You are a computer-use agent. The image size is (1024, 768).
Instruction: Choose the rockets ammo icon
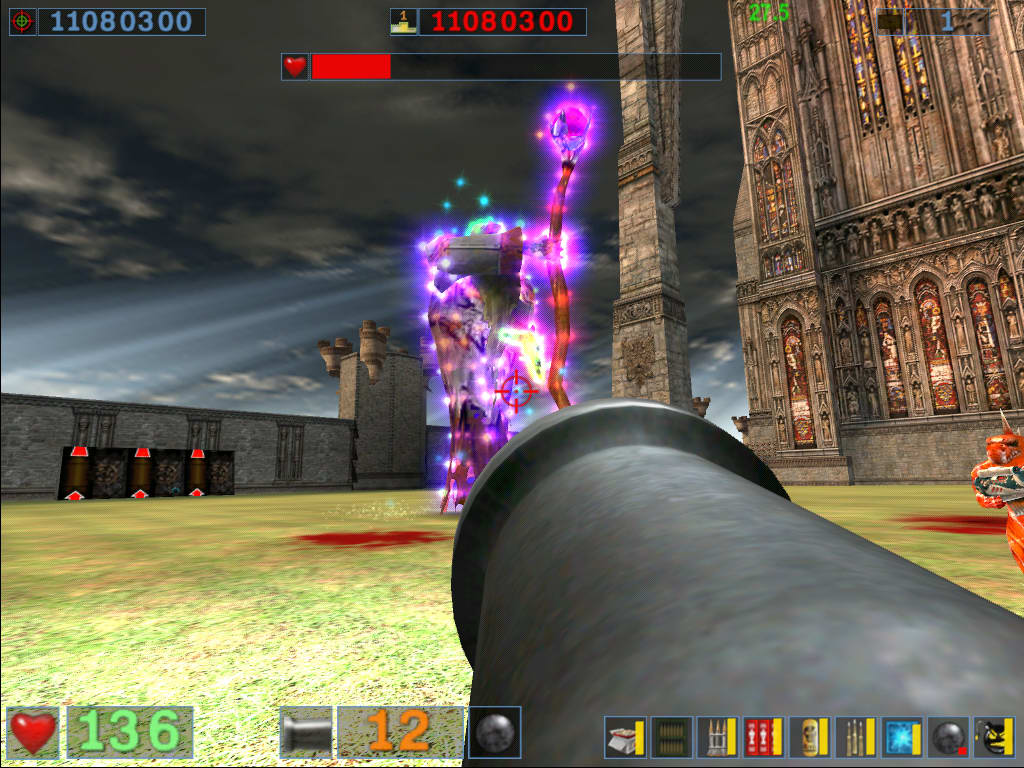(717, 738)
